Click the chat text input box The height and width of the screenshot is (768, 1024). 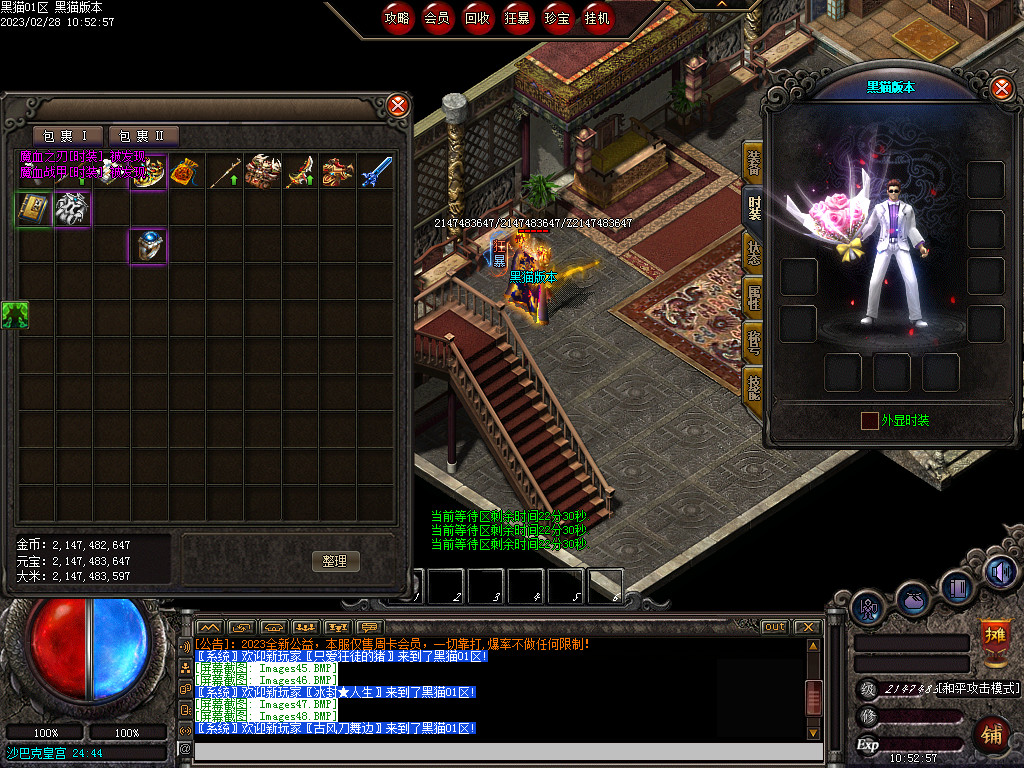500,749
